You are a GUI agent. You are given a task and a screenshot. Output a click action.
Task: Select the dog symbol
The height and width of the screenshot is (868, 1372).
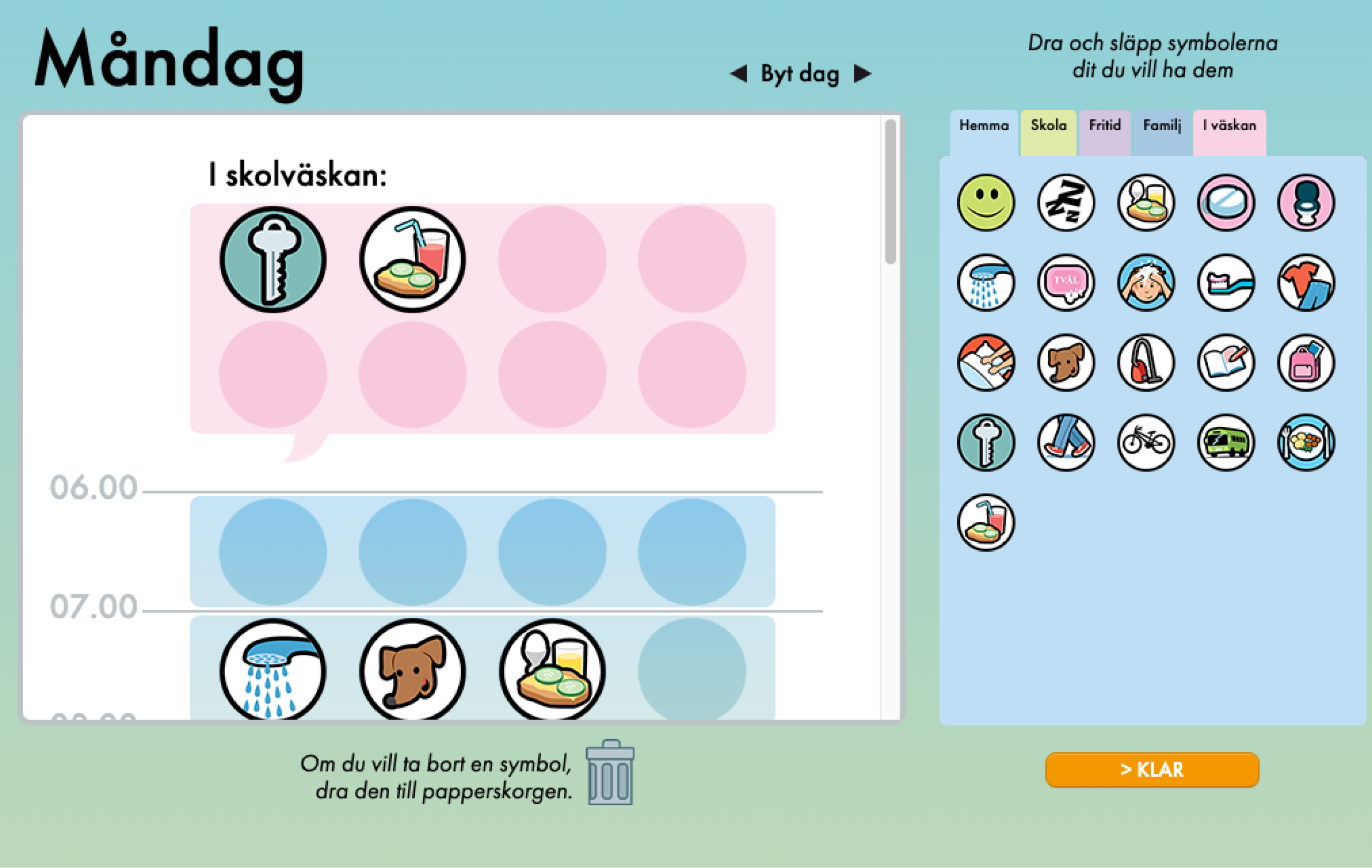(x=1065, y=363)
